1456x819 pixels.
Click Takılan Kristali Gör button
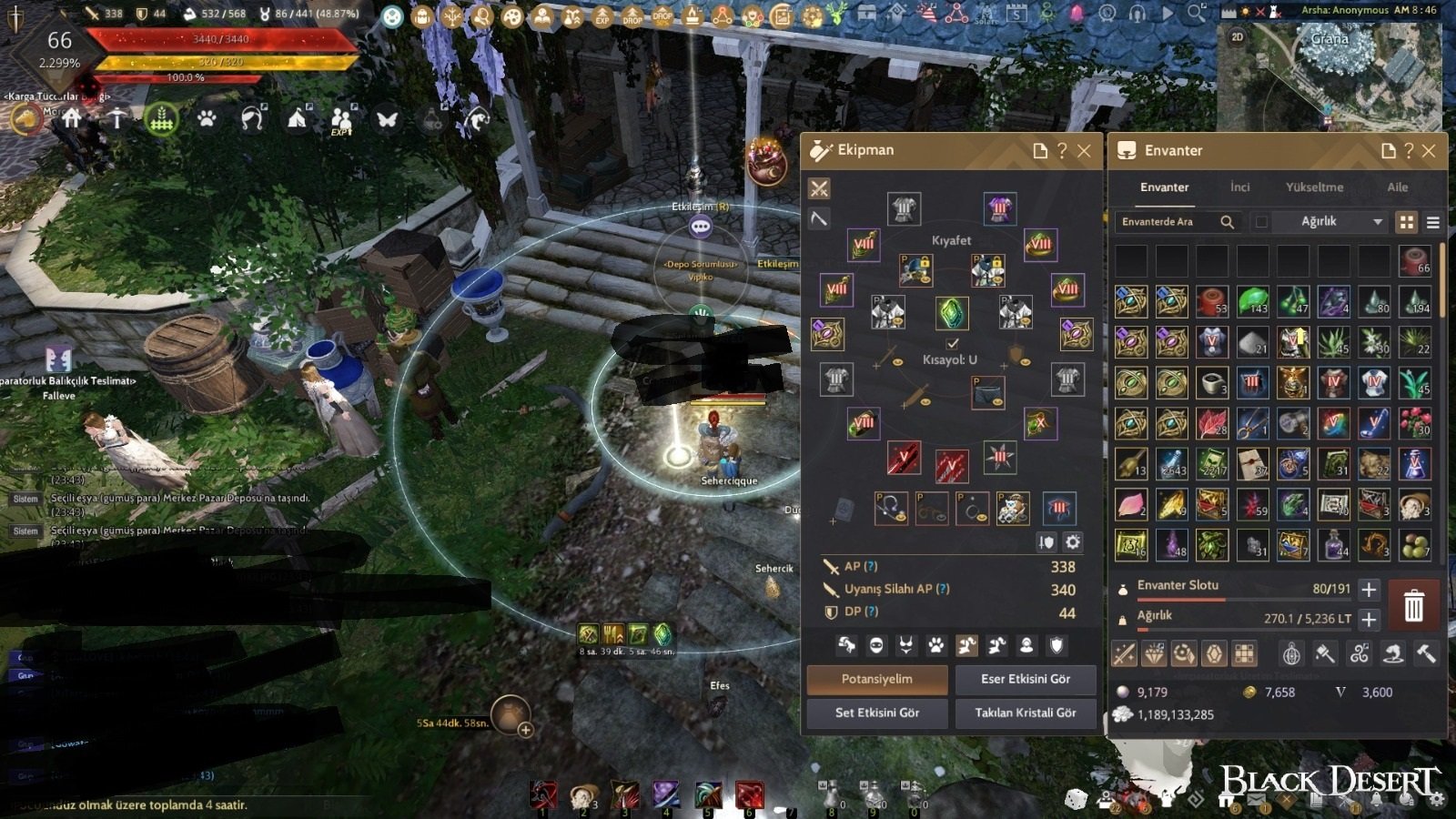[x=1025, y=713]
